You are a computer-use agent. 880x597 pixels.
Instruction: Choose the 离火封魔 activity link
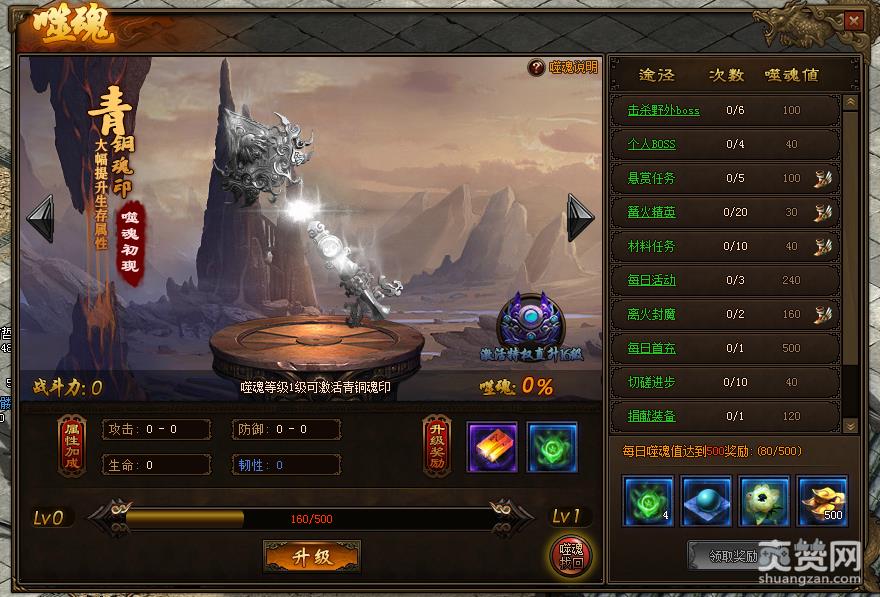651,314
